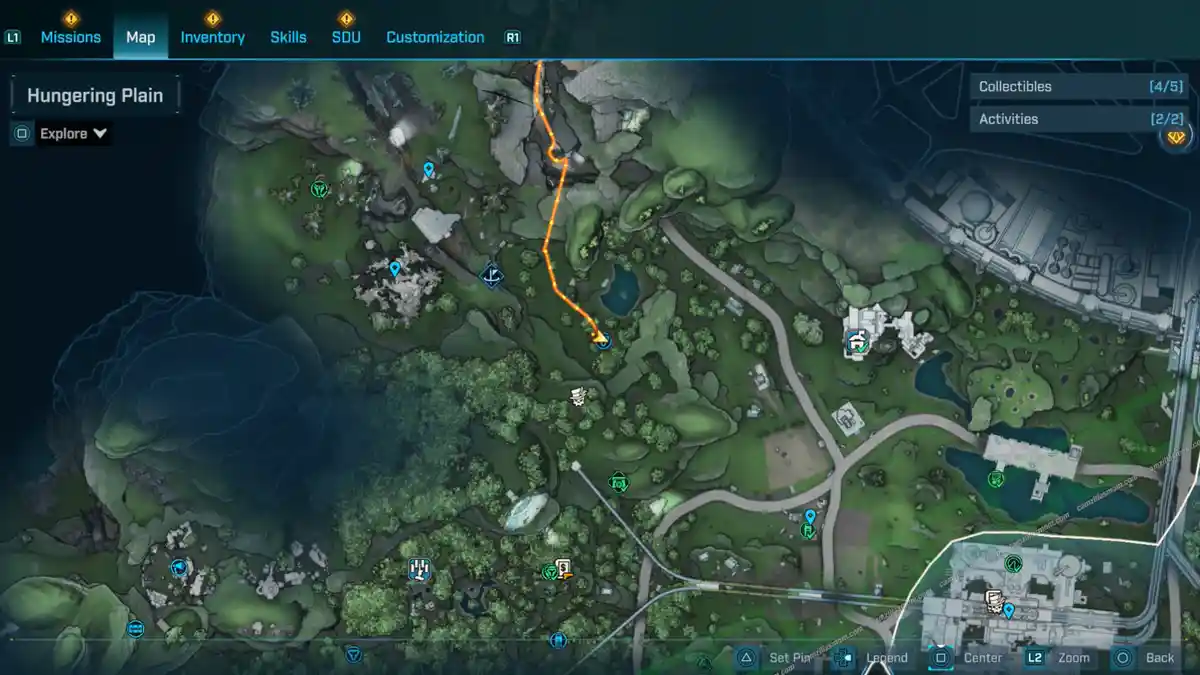The image size is (1200, 675).
Task: Go to the SDU tab
Action: coord(346,37)
